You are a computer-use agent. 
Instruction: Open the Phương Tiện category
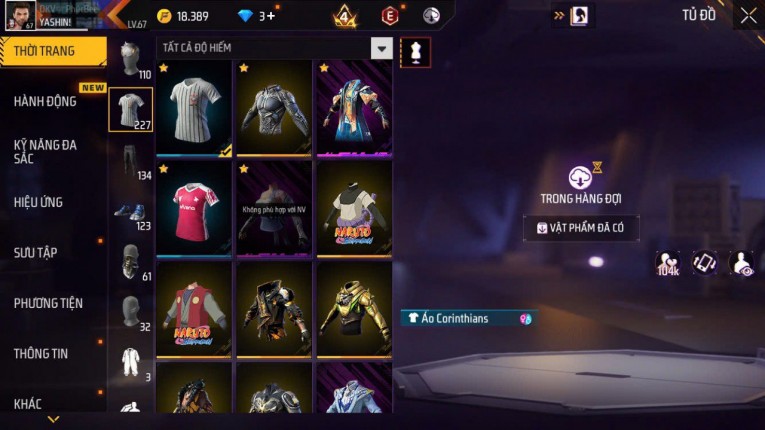pos(48,303)
